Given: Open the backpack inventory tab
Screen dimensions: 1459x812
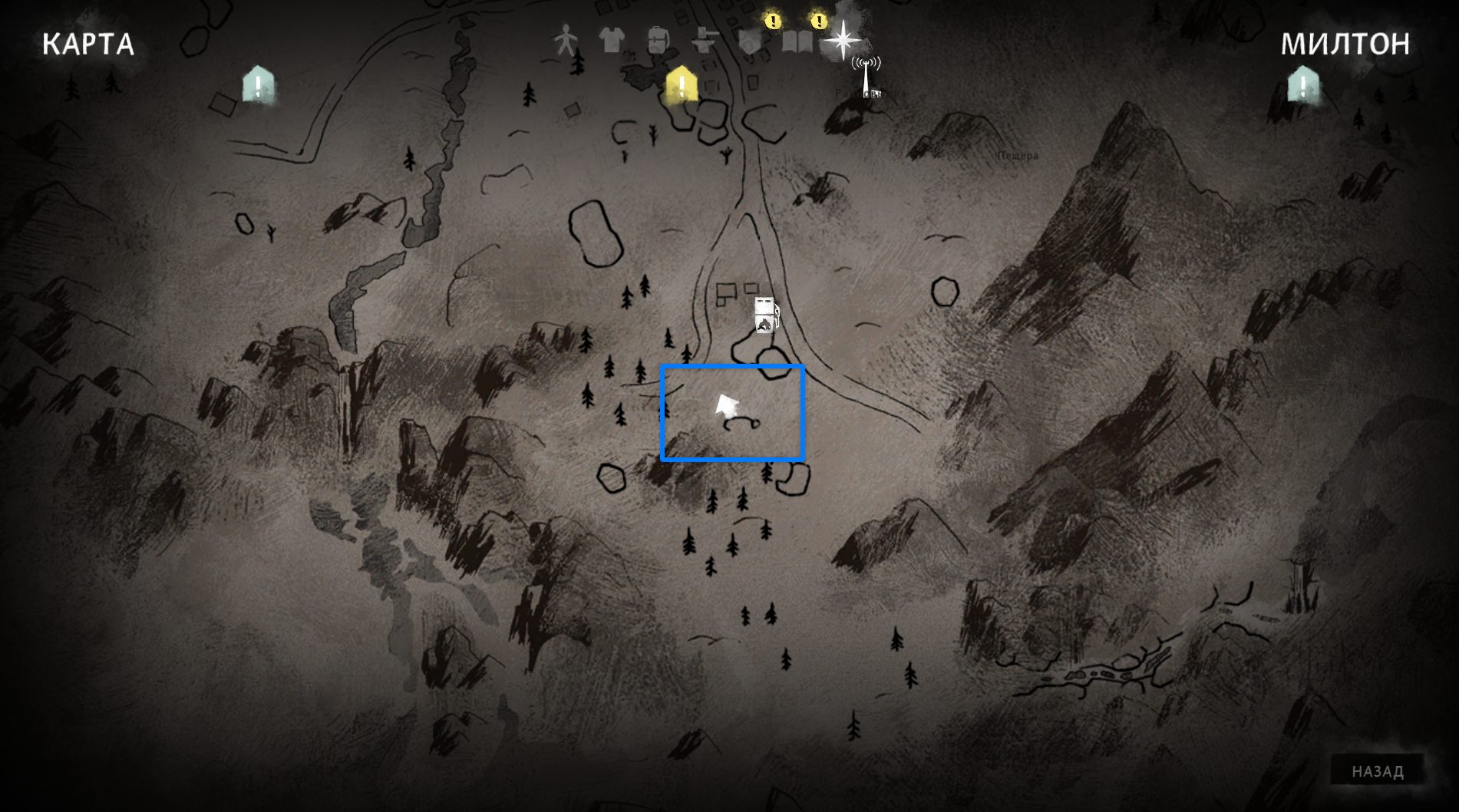Looking at the screenshot, I should pos(658,40).
